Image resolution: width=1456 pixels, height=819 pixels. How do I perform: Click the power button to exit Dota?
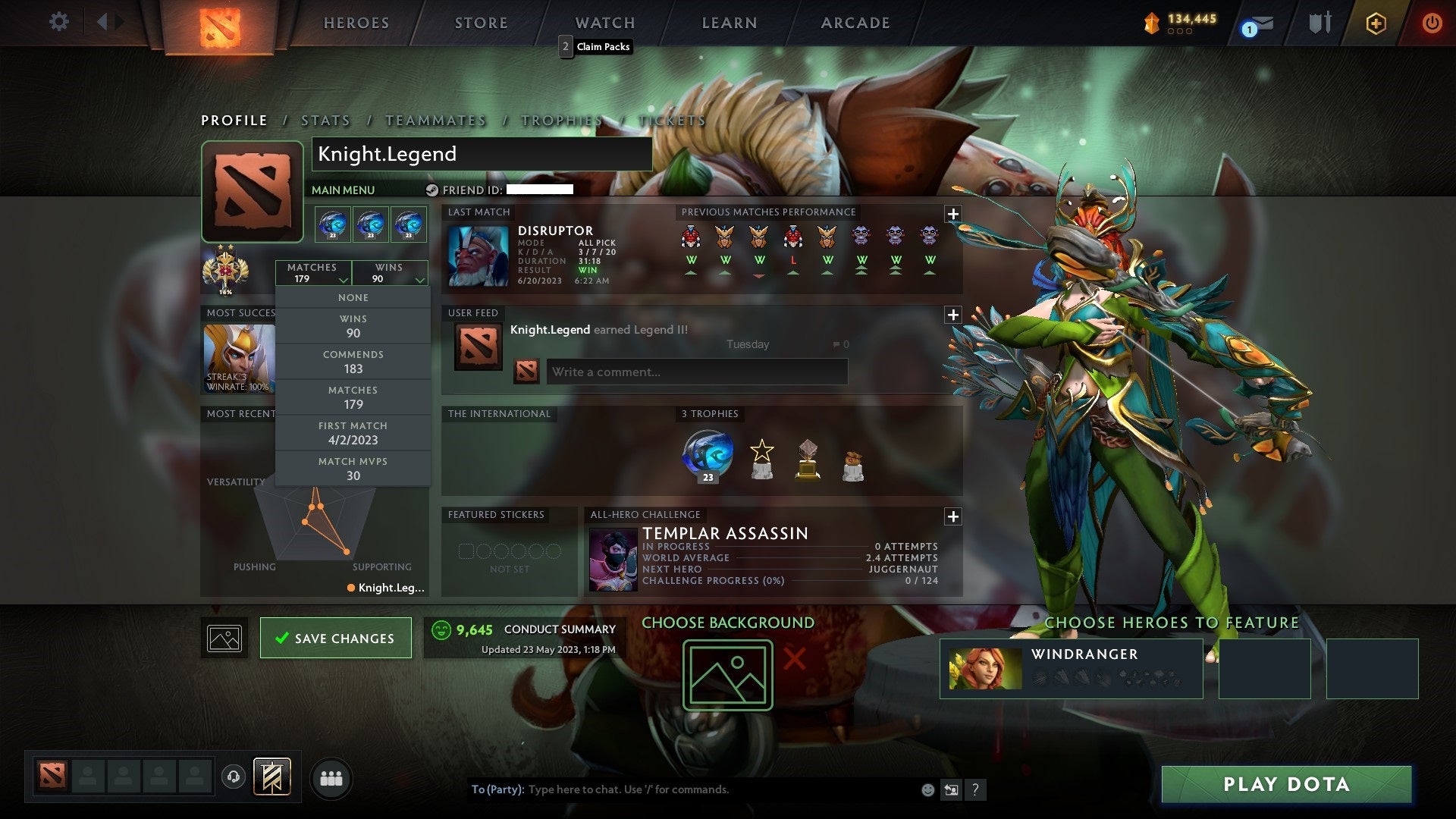(1433, 24)
